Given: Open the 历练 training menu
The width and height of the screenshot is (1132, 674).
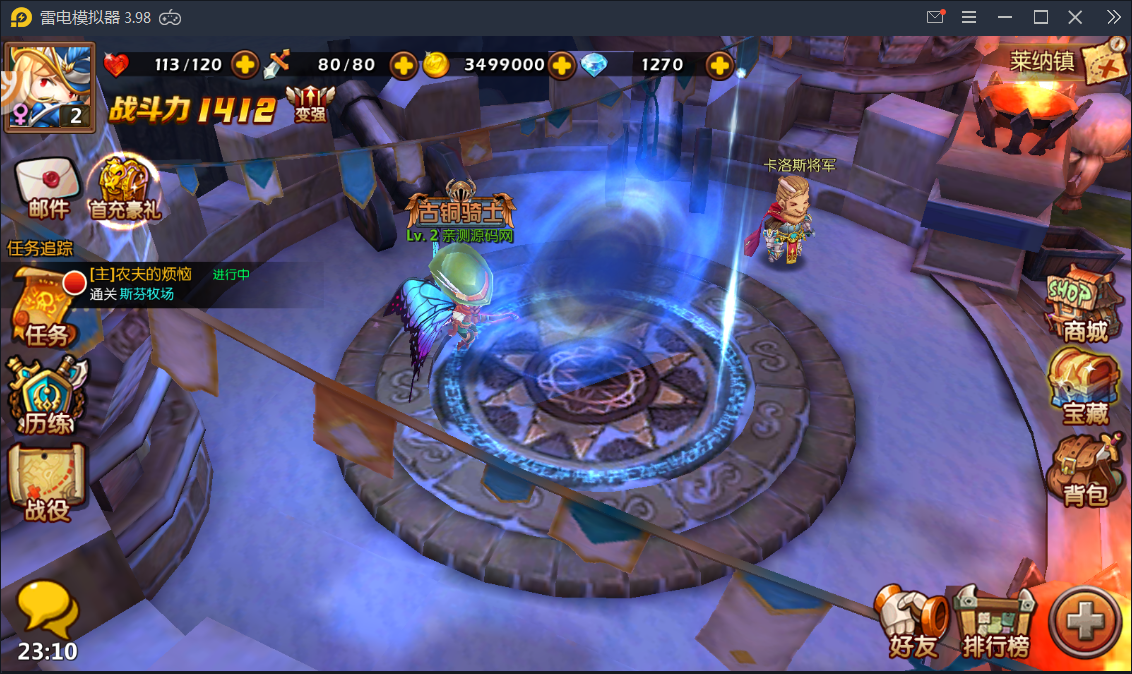Looking at the screenshot, I should pyautogui.click(x=47, y=397).
